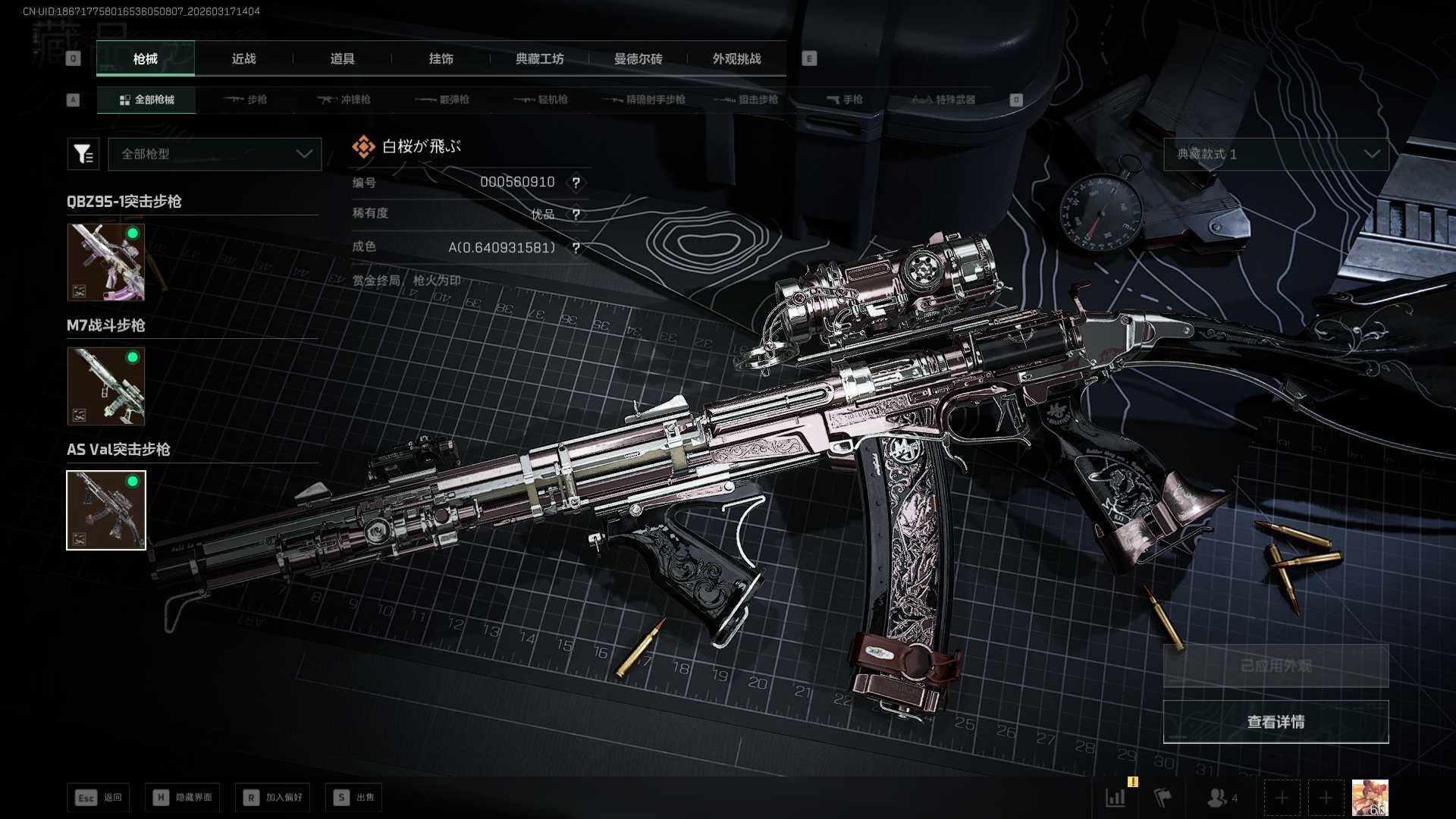Open the 全部枪型 weapon type dropdown
This screenshot has height=819, width=1456.
point(215,154)
